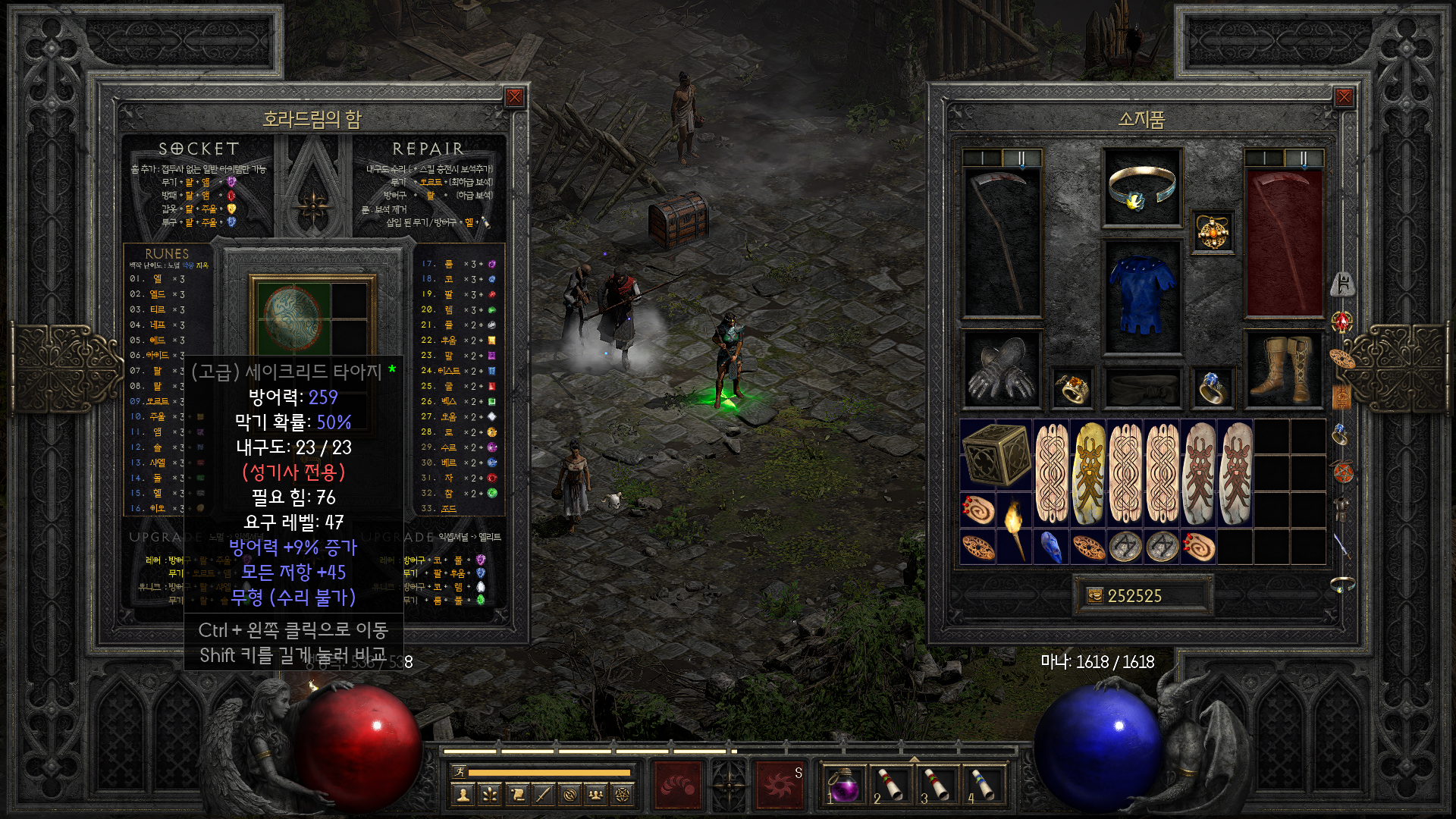Select the equipped belt slot
The width and height of the screenshot is (1456, 819).
[x=1141, y=388]
